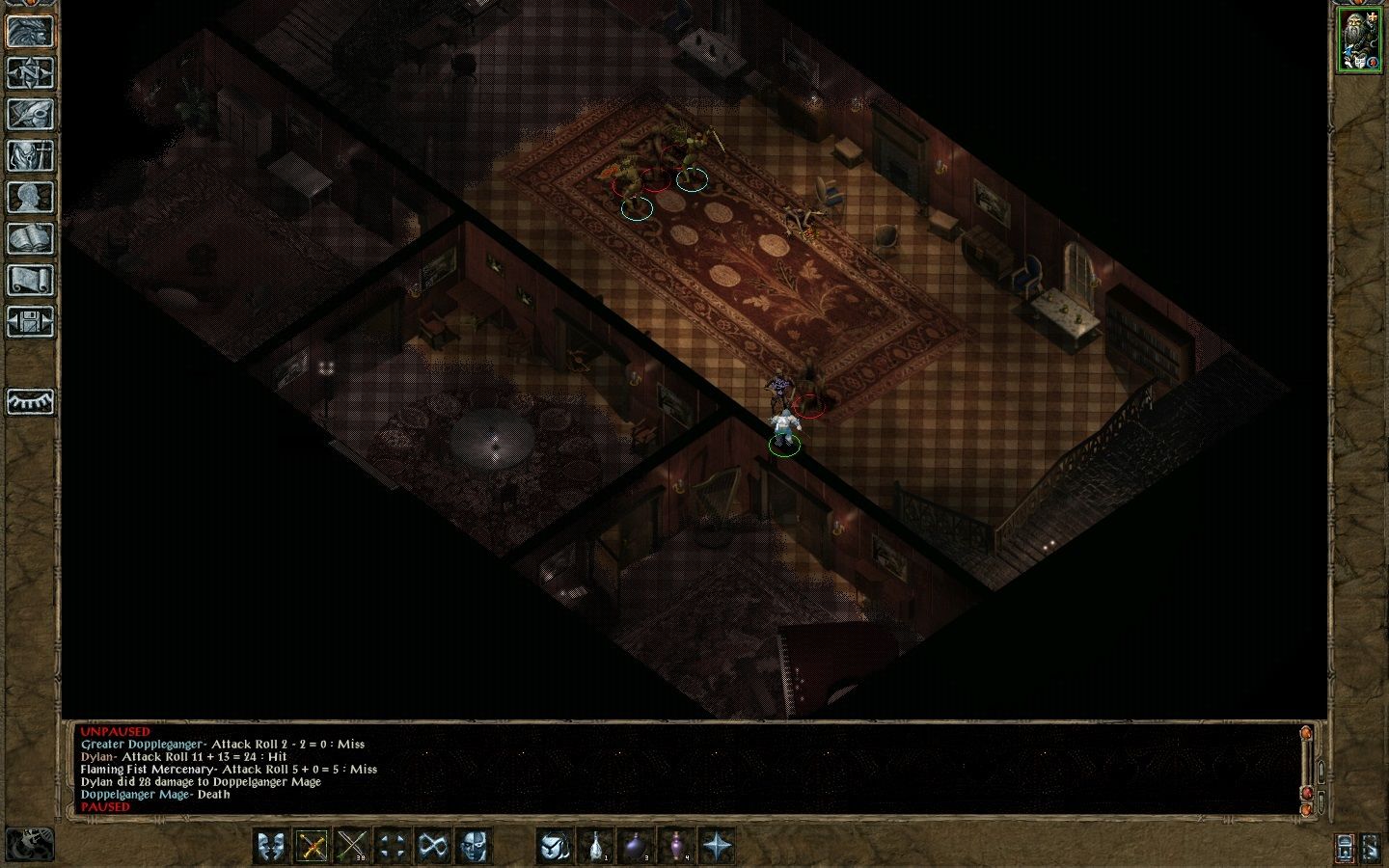This screenshot has height=868, width=1389.
Task: Select the bearded character portrait
Action: (1358, 41)
